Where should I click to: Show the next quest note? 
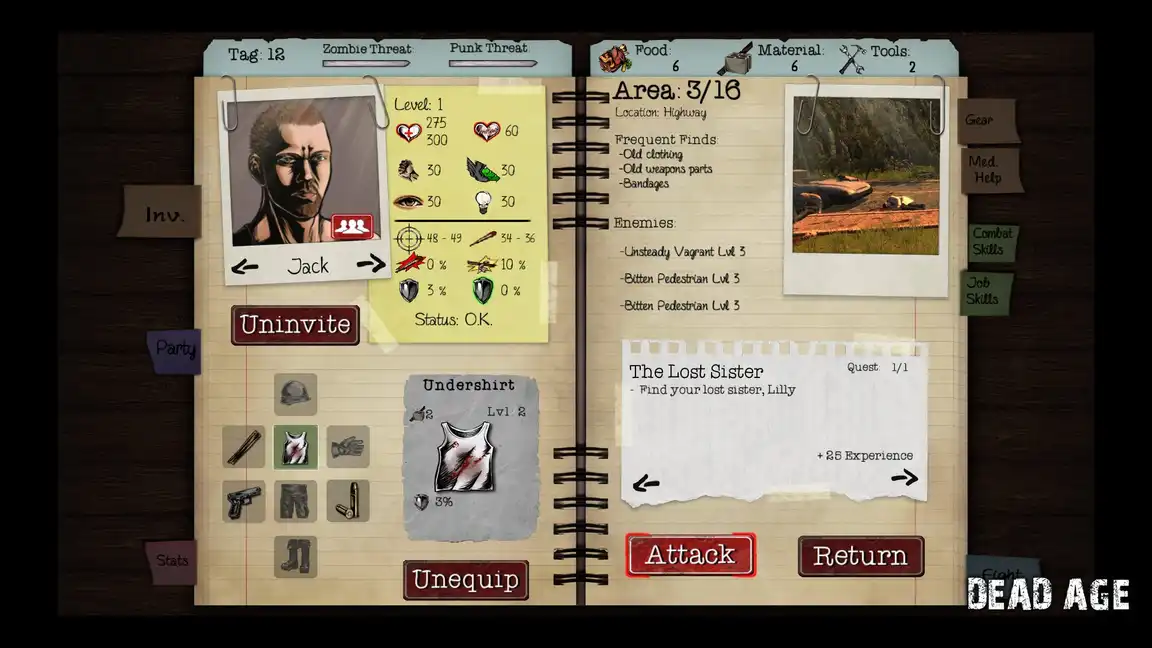[x=904, y=478]
